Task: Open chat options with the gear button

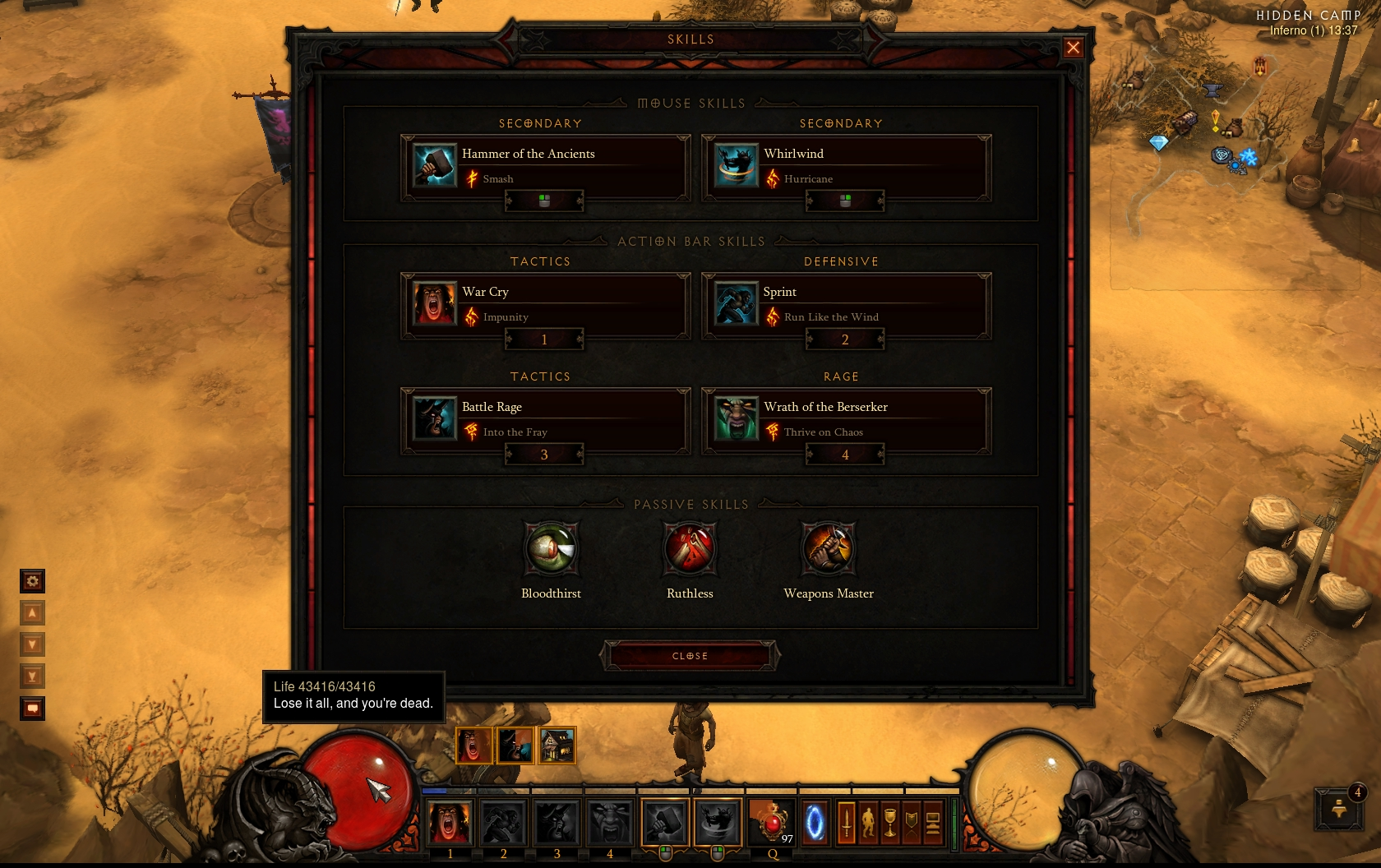Action: (32, 581)
